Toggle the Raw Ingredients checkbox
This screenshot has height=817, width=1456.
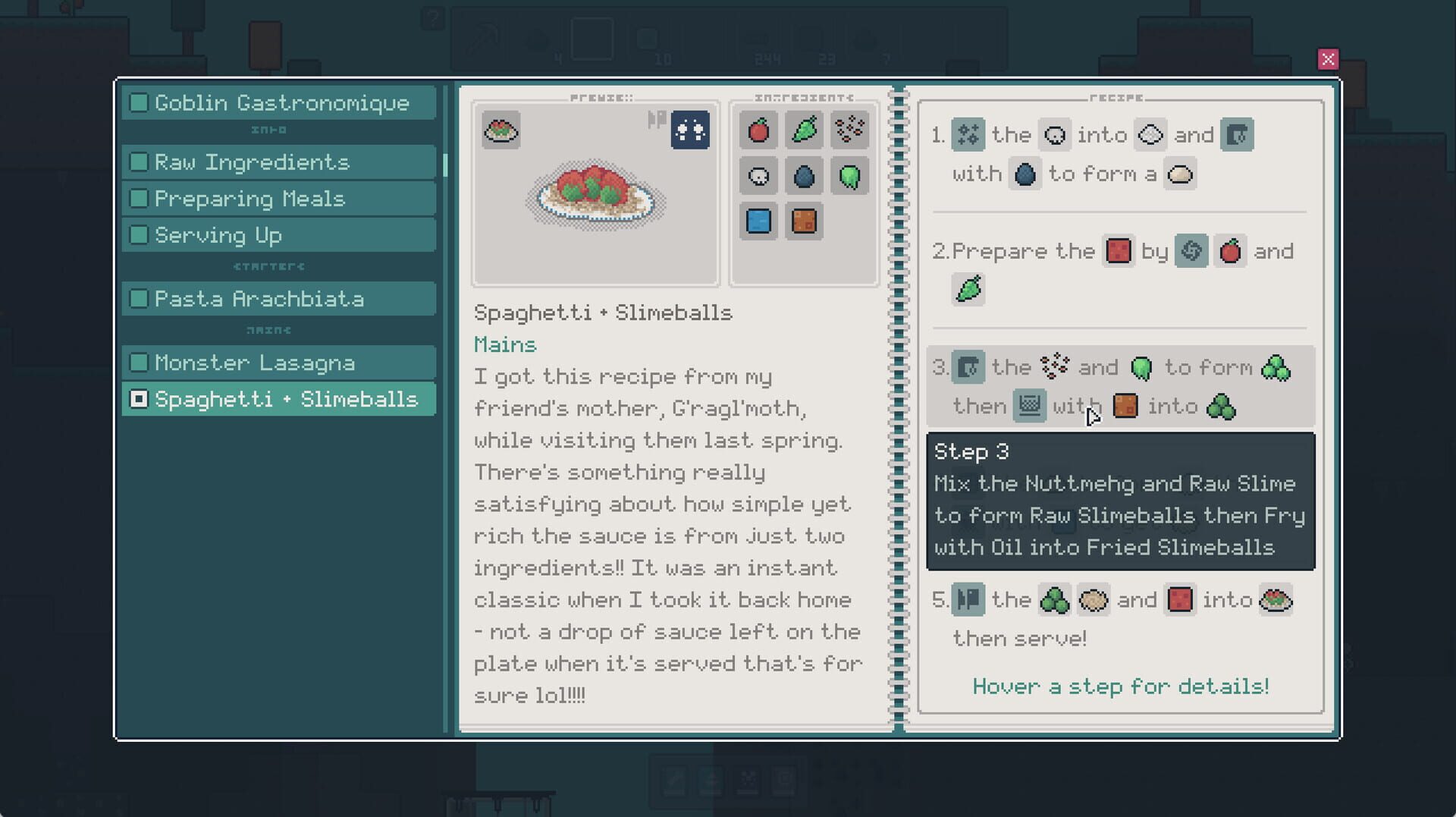coord(139,162)
